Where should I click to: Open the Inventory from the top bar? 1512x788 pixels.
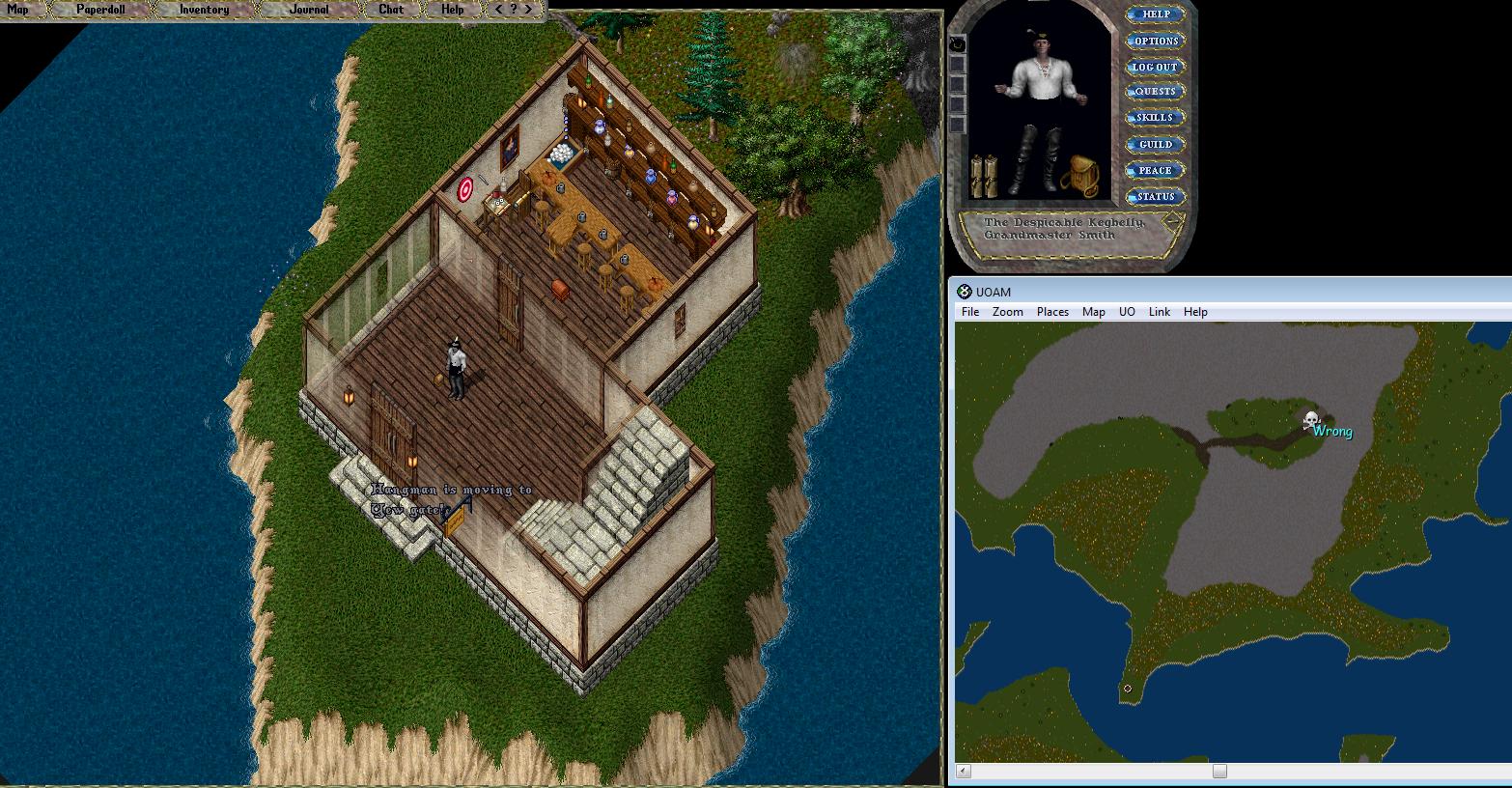[x=204, y=10]
